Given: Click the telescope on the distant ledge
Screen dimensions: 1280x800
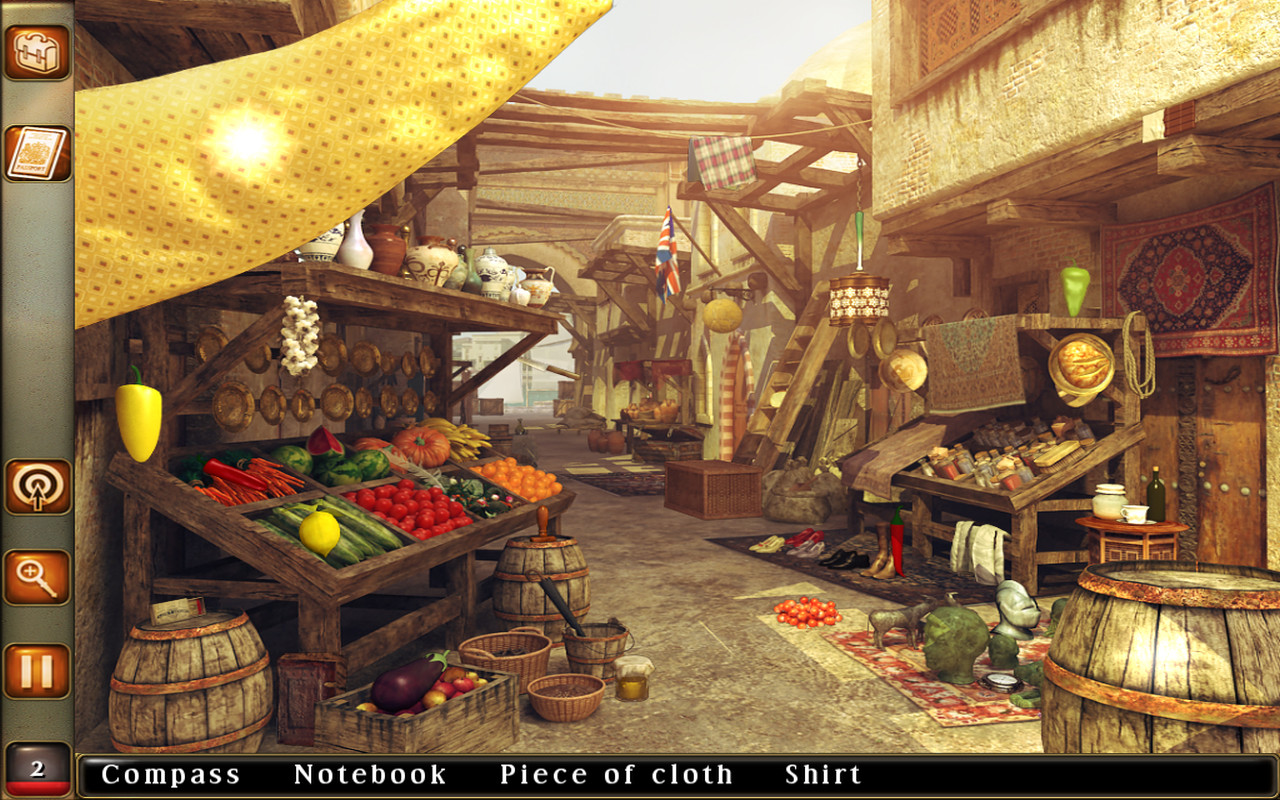Looking at the screenshot, I should (547, 370).
